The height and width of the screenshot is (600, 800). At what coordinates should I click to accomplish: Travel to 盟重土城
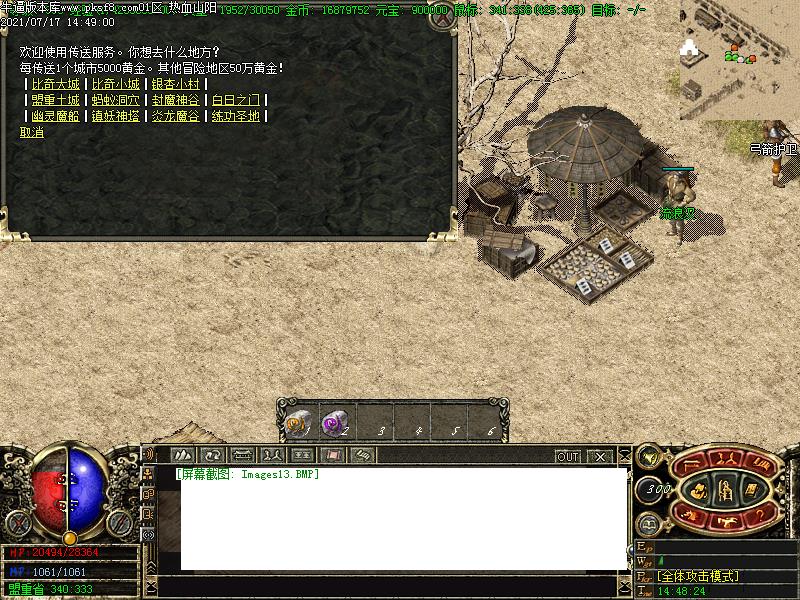click(55, 100)
